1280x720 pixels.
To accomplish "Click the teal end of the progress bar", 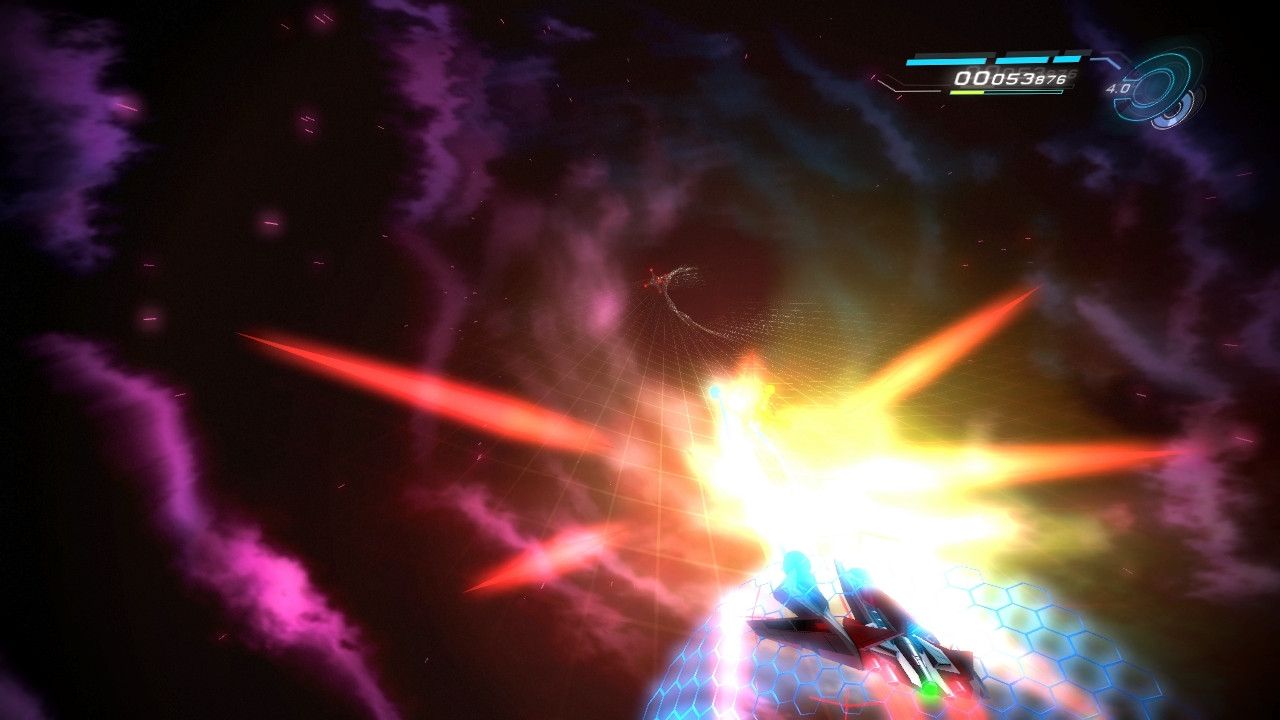I will [x=1058, y=90].
